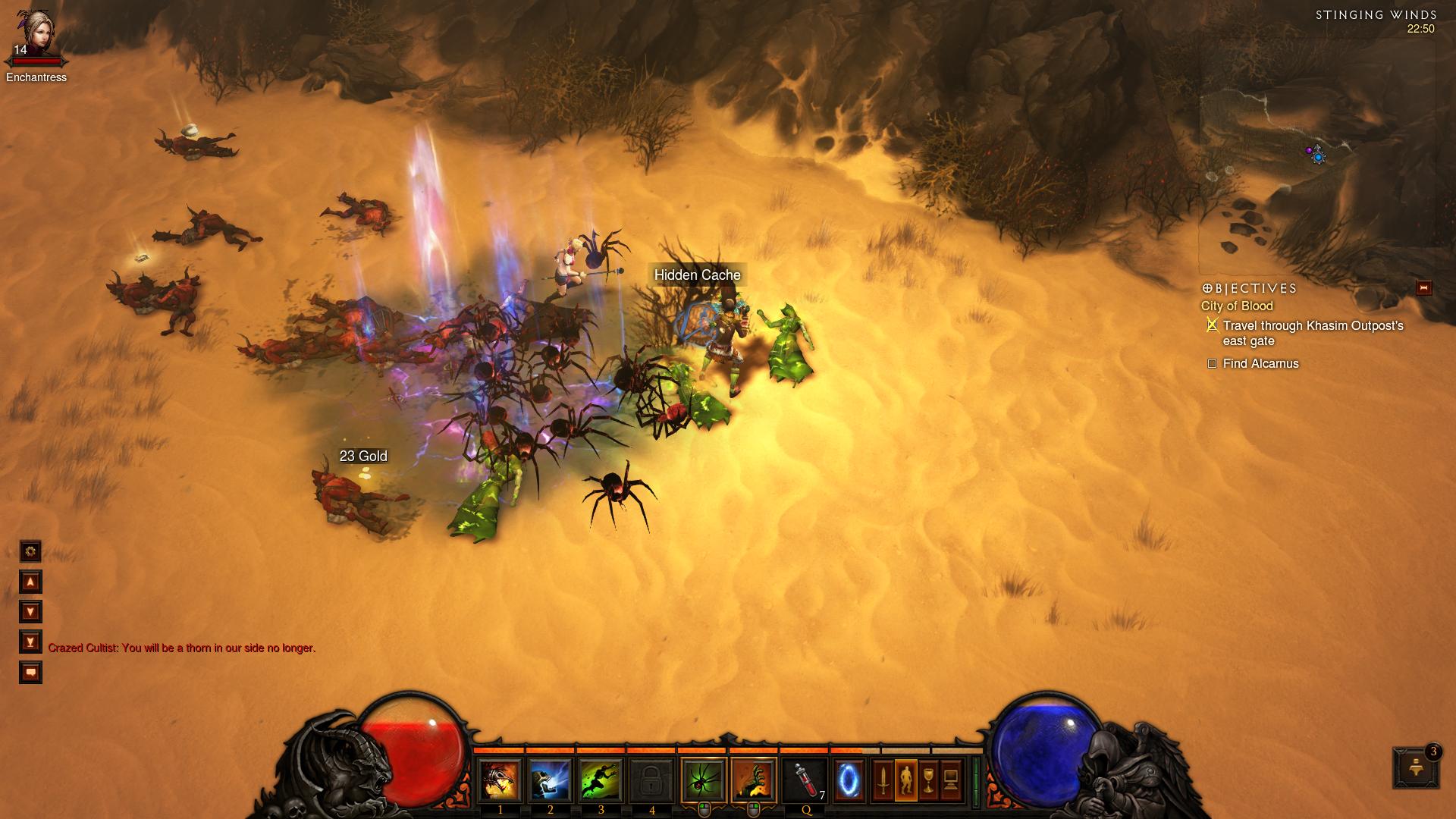The height and width of the screenshot is (819, 1456).
Task: Click the chat up arrow button
Action: click(30, 582)
